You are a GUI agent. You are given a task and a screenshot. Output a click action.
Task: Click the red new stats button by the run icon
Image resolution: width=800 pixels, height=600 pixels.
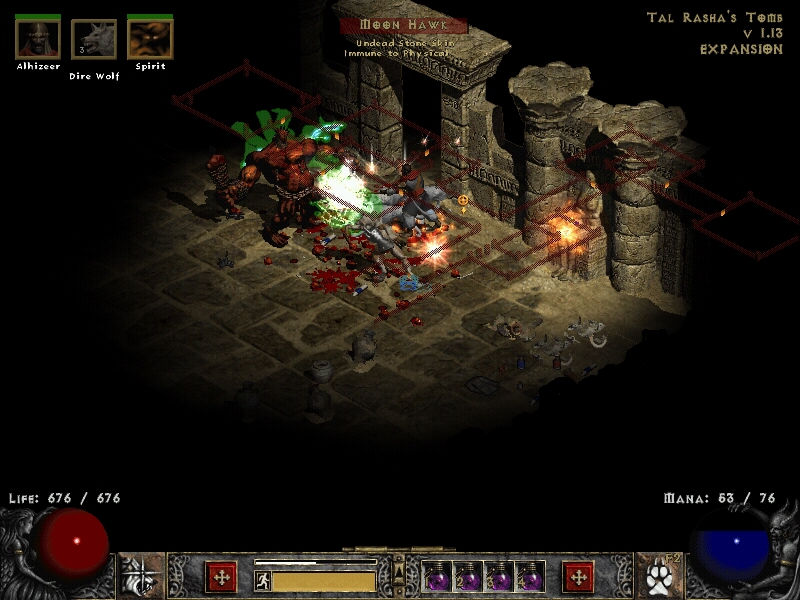[x=221, y=577]
